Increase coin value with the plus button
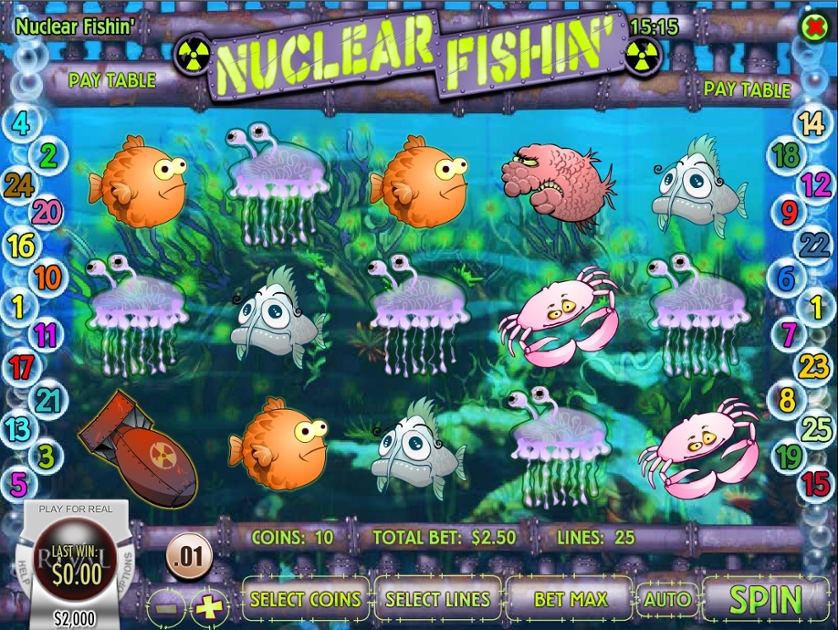Image resolution: width=838 pixels, height=630 pixels. coord(208,605)
